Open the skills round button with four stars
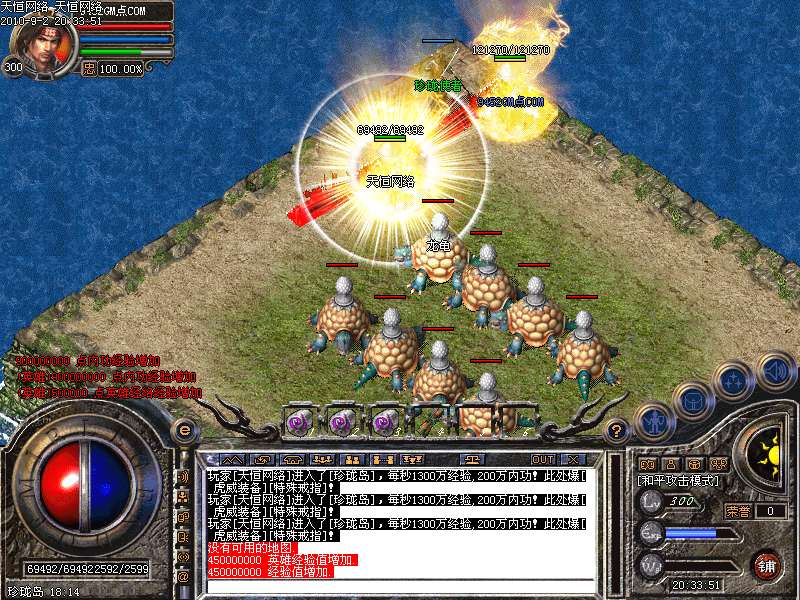This screenshot has width=800, height=600. [x=734, y=381]
